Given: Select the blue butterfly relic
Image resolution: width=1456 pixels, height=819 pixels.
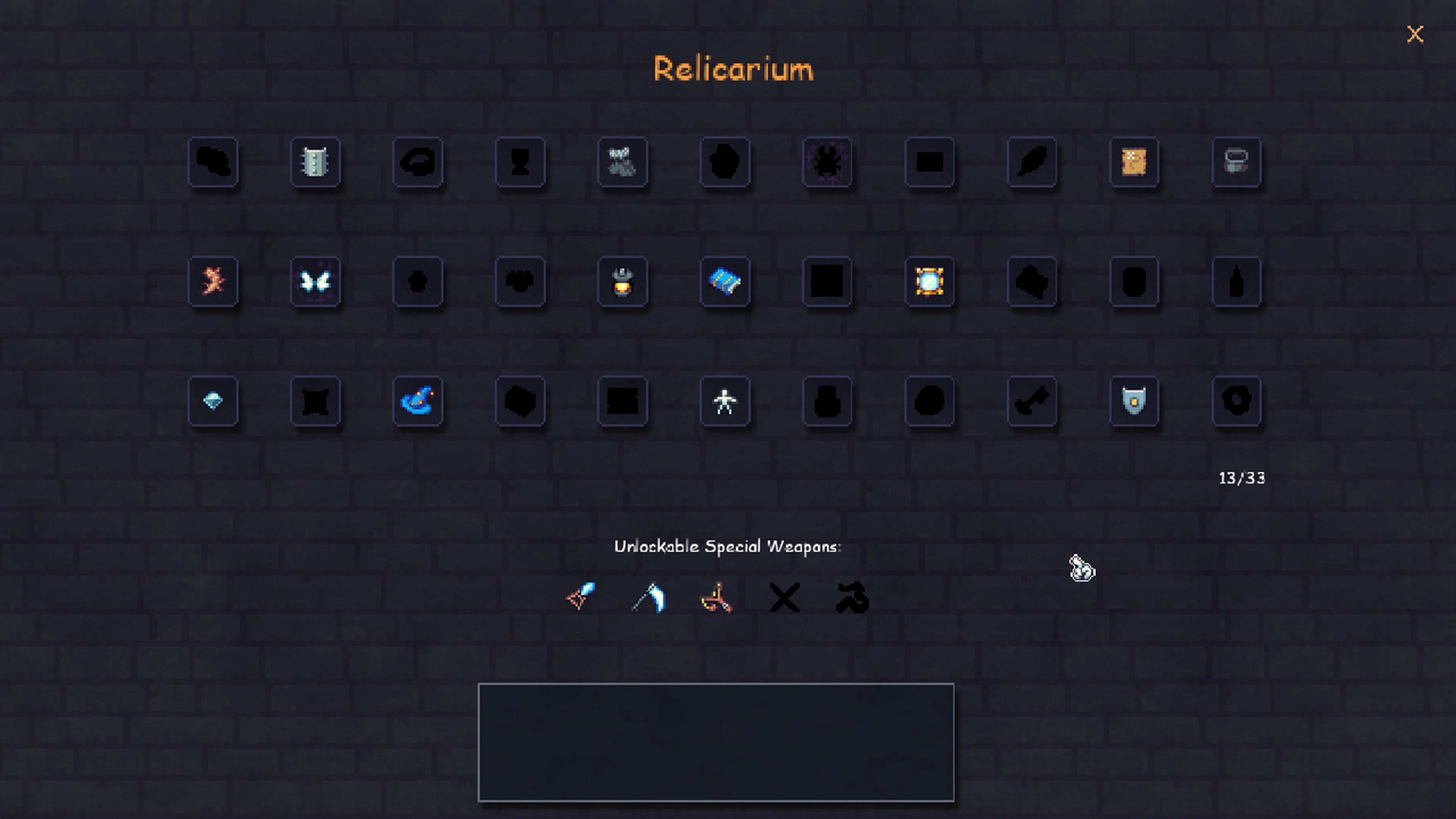Looking at the screenshot, I should point(315,282).
